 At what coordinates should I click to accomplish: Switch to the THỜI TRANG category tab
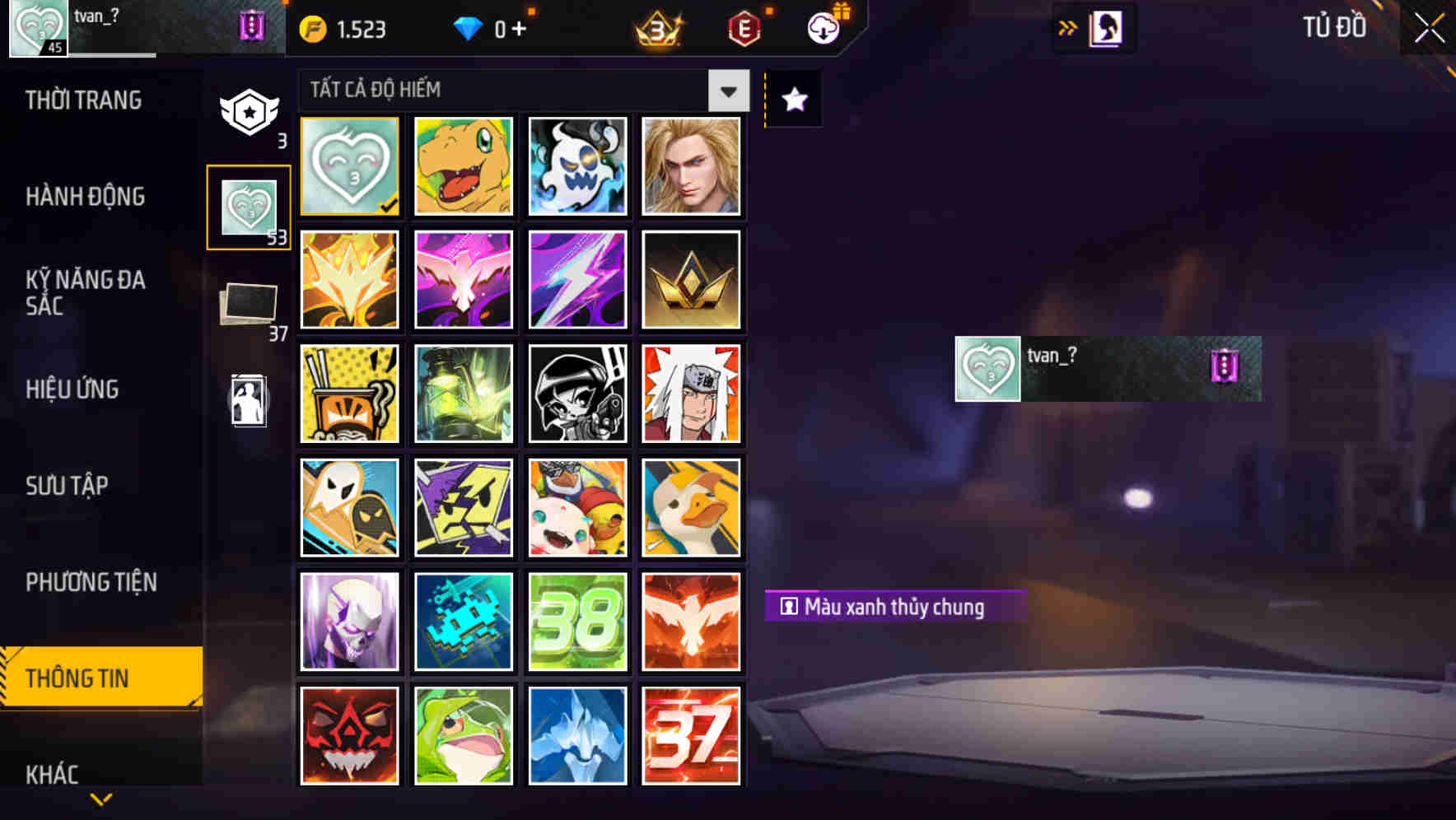82,100
